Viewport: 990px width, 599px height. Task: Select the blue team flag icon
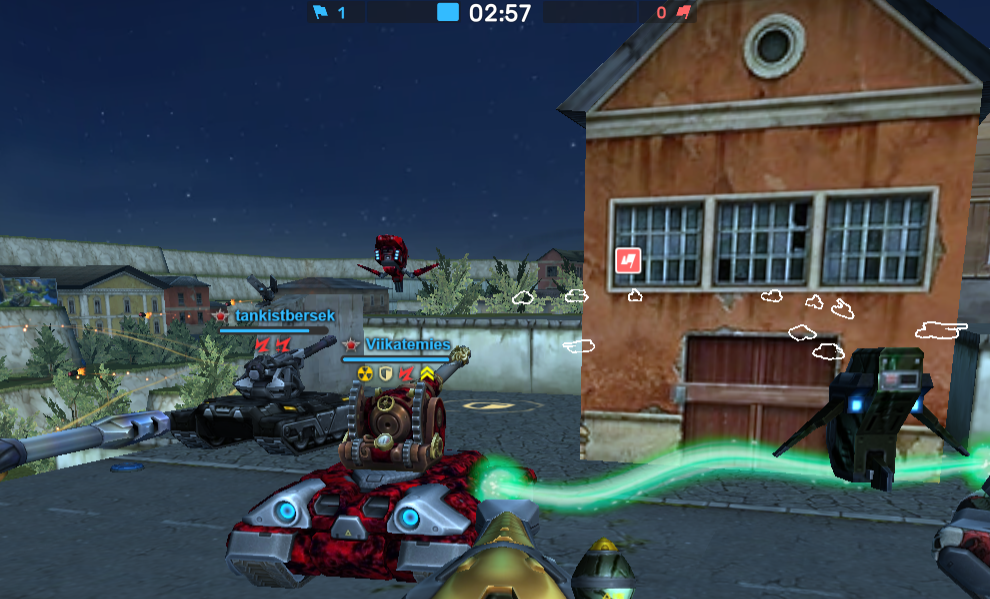[x=320, y=13]
